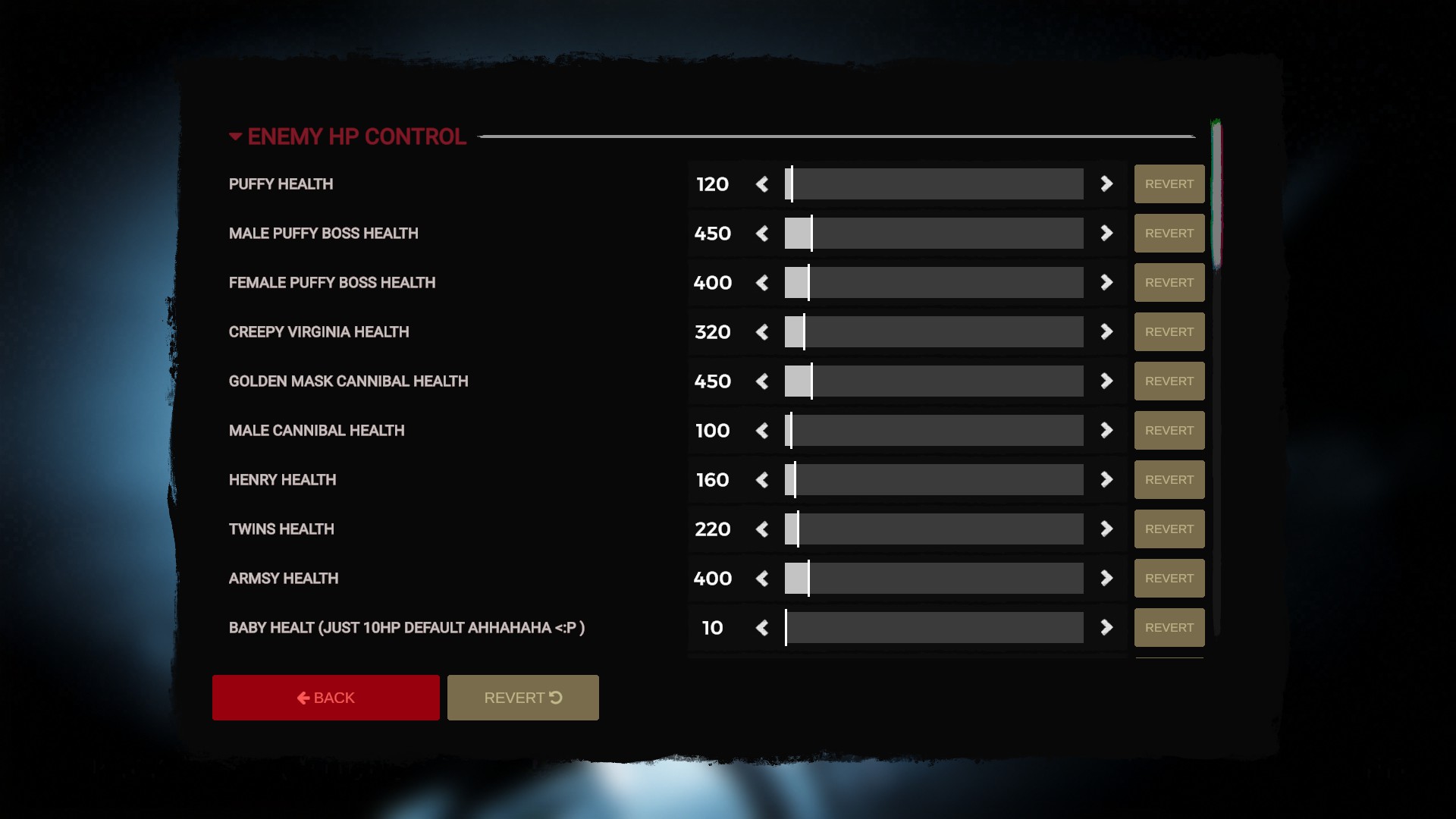Decrease Baby Healt value with left chevron

pos(762,627)
